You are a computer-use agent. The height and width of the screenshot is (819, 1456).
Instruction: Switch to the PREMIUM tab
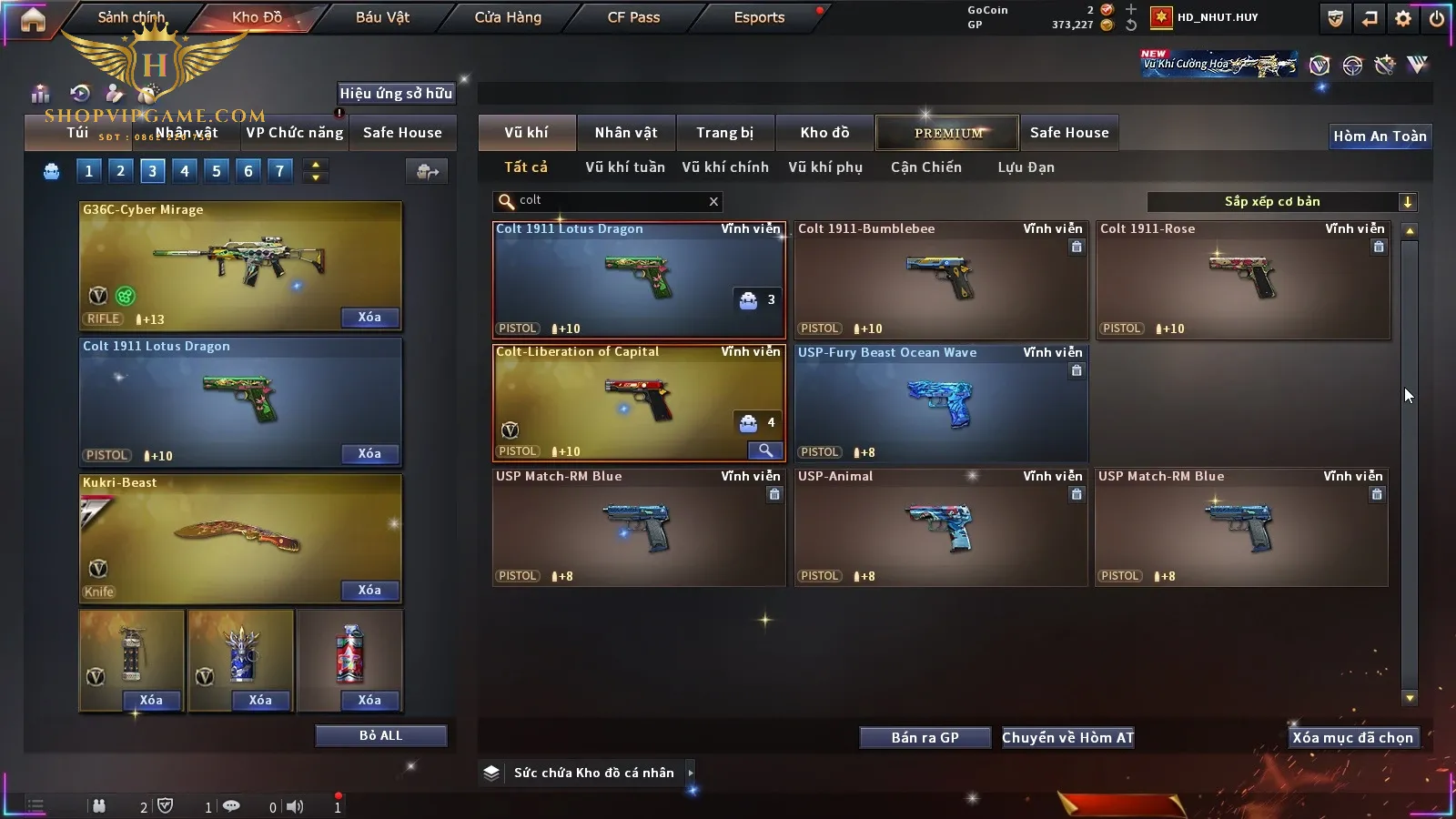coord(947,133)
